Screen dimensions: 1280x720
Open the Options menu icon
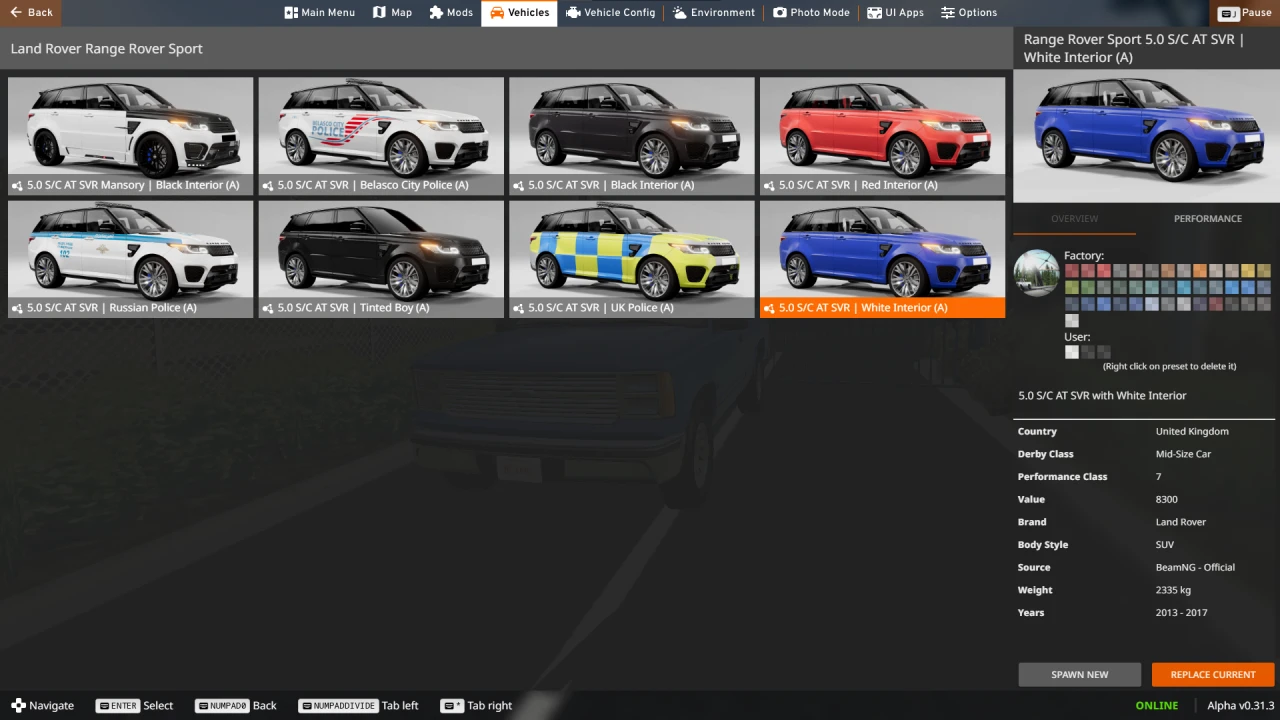click(968, 12)
